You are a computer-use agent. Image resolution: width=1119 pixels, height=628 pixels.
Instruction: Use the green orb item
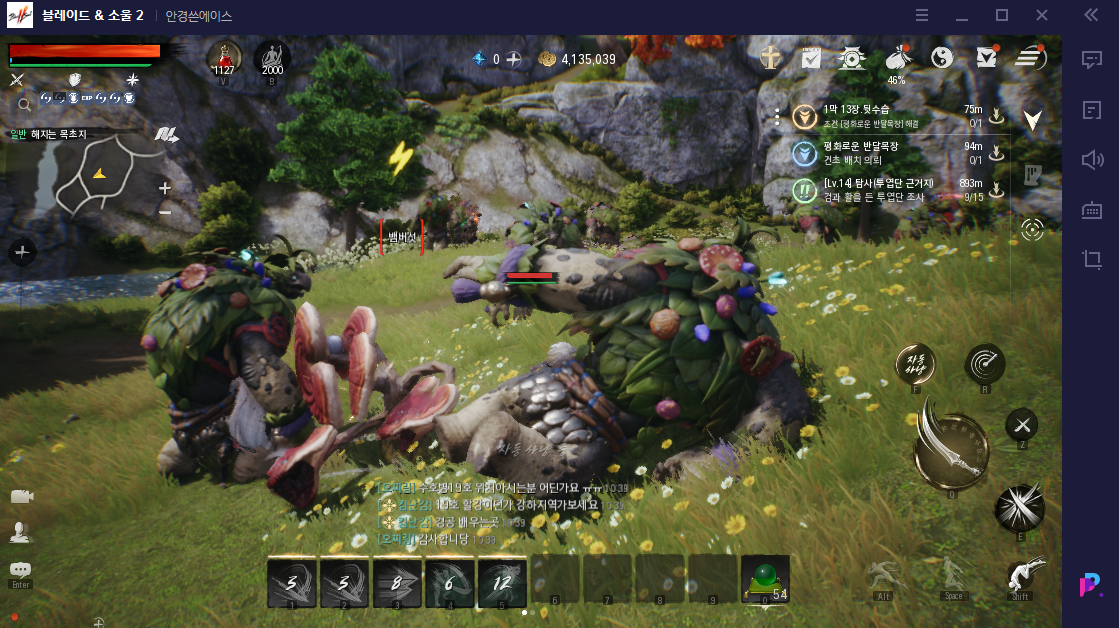765,582
